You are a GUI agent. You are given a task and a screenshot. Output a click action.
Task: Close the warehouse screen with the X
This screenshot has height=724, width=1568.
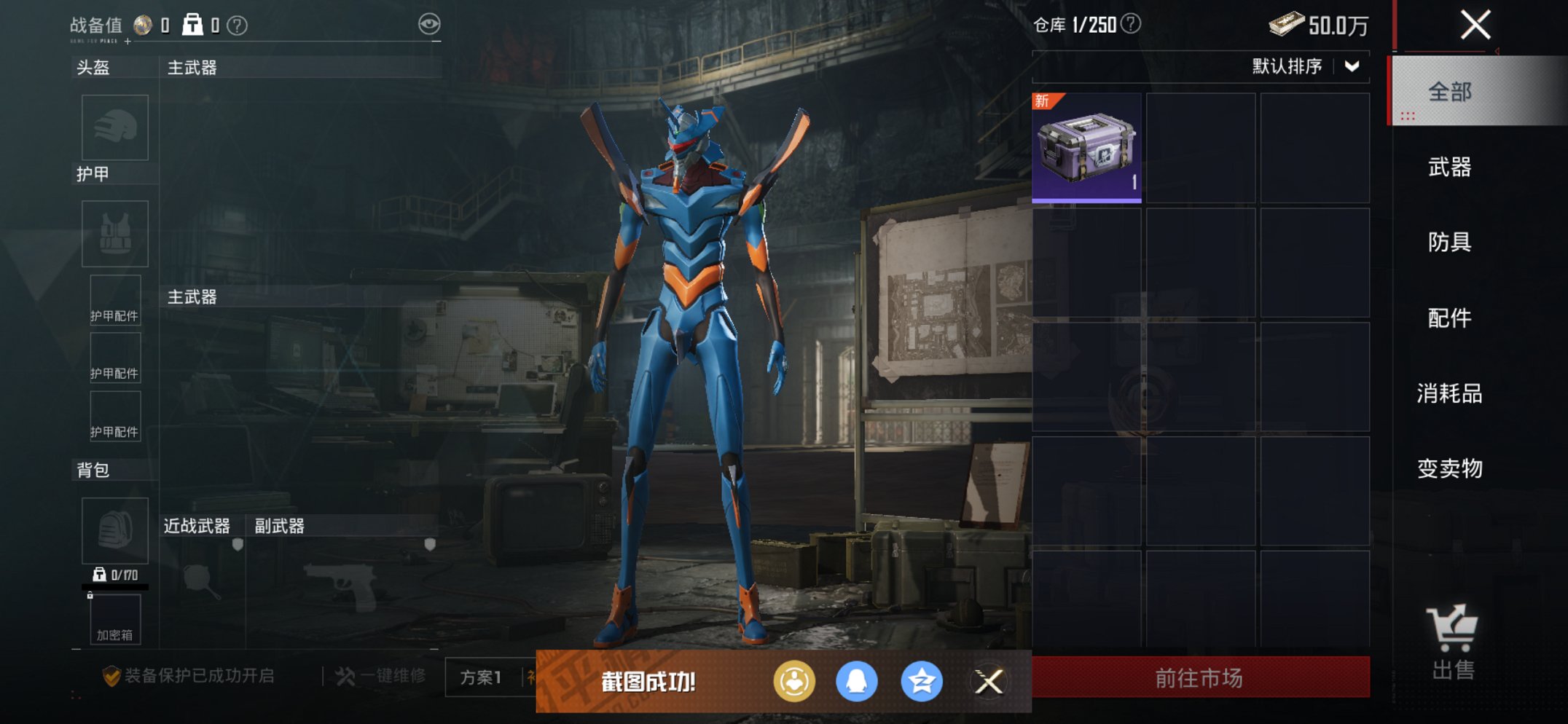pos(1475,25)
